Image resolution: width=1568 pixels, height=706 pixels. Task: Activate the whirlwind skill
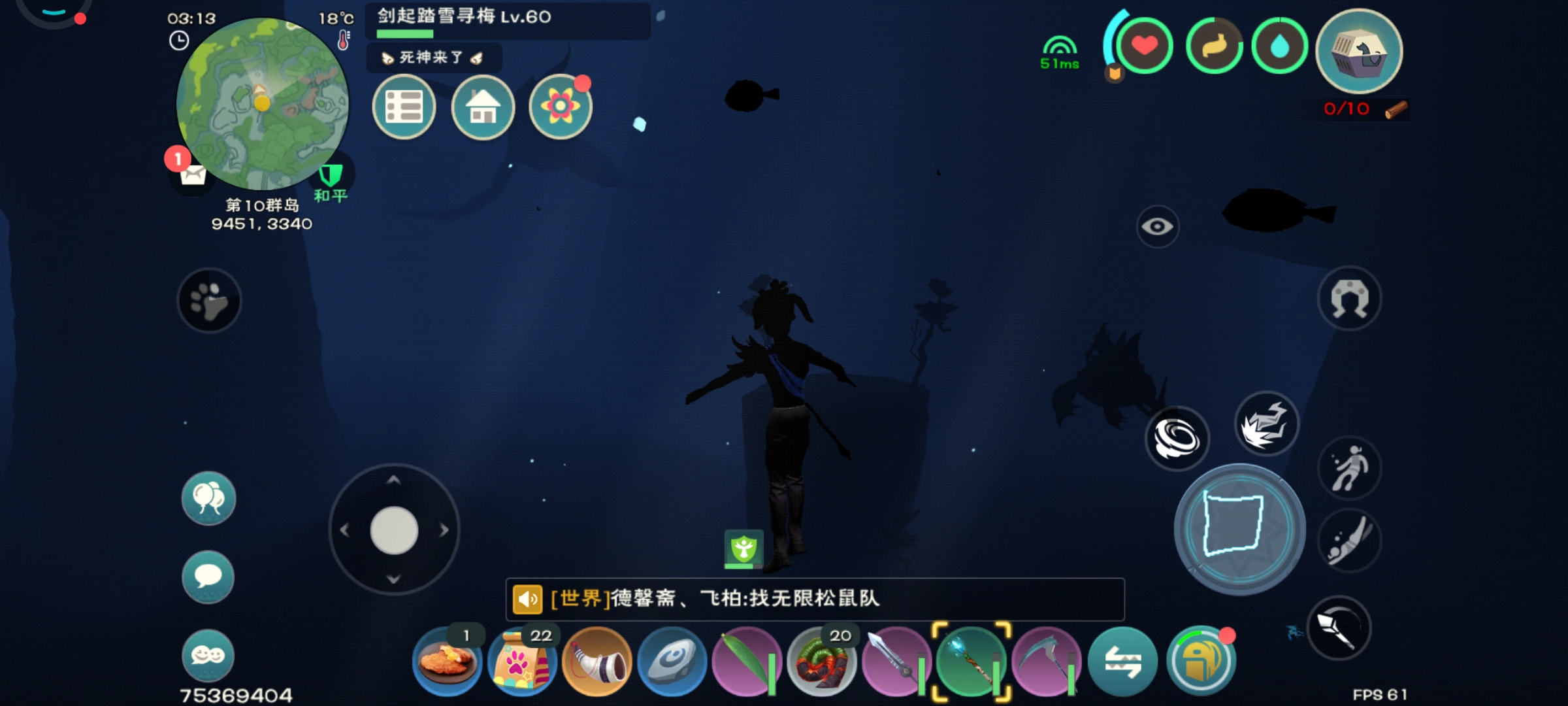pos(1177,438)
